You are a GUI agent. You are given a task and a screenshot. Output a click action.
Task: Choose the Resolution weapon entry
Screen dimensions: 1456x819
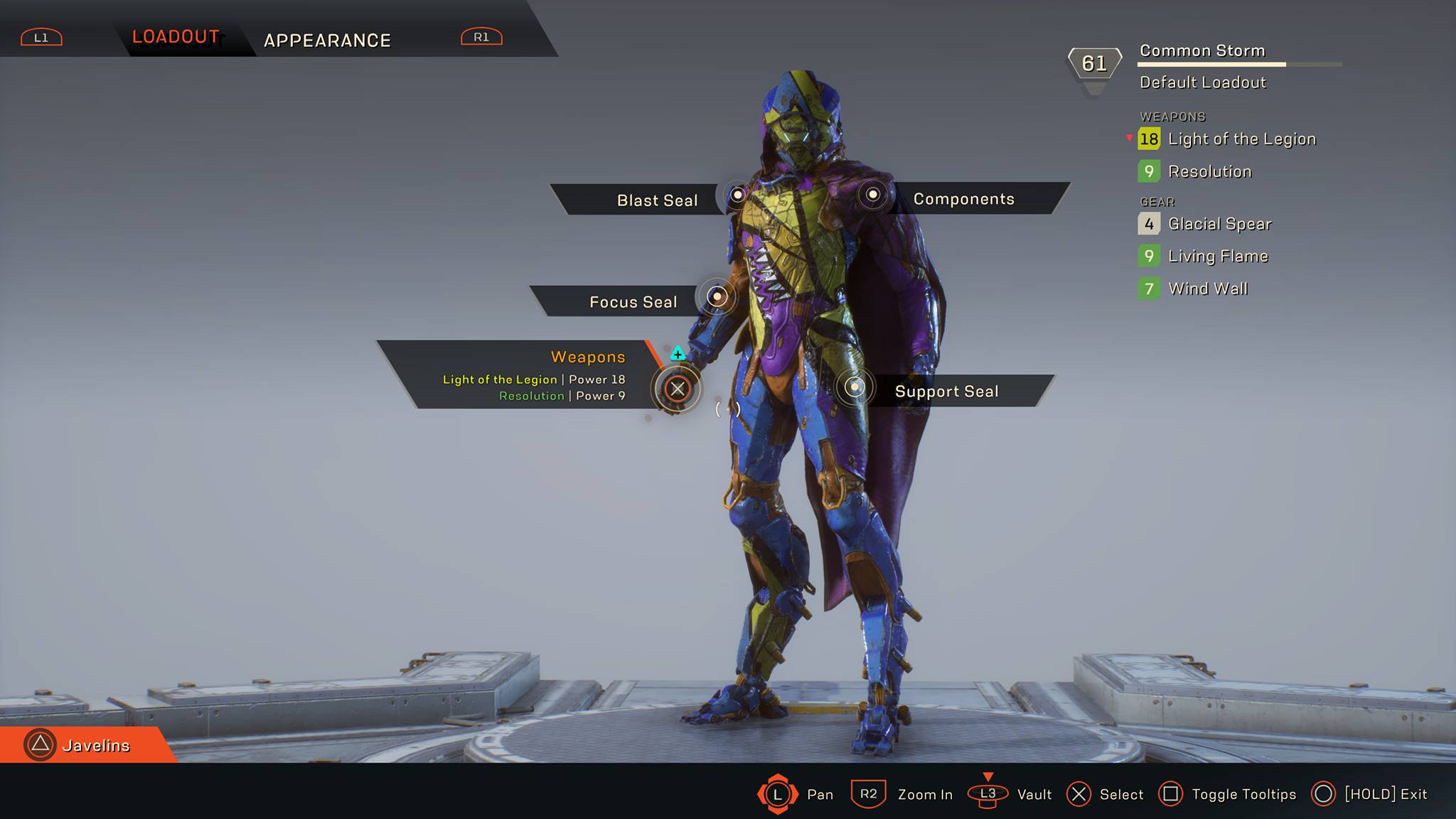point(1209,171)
